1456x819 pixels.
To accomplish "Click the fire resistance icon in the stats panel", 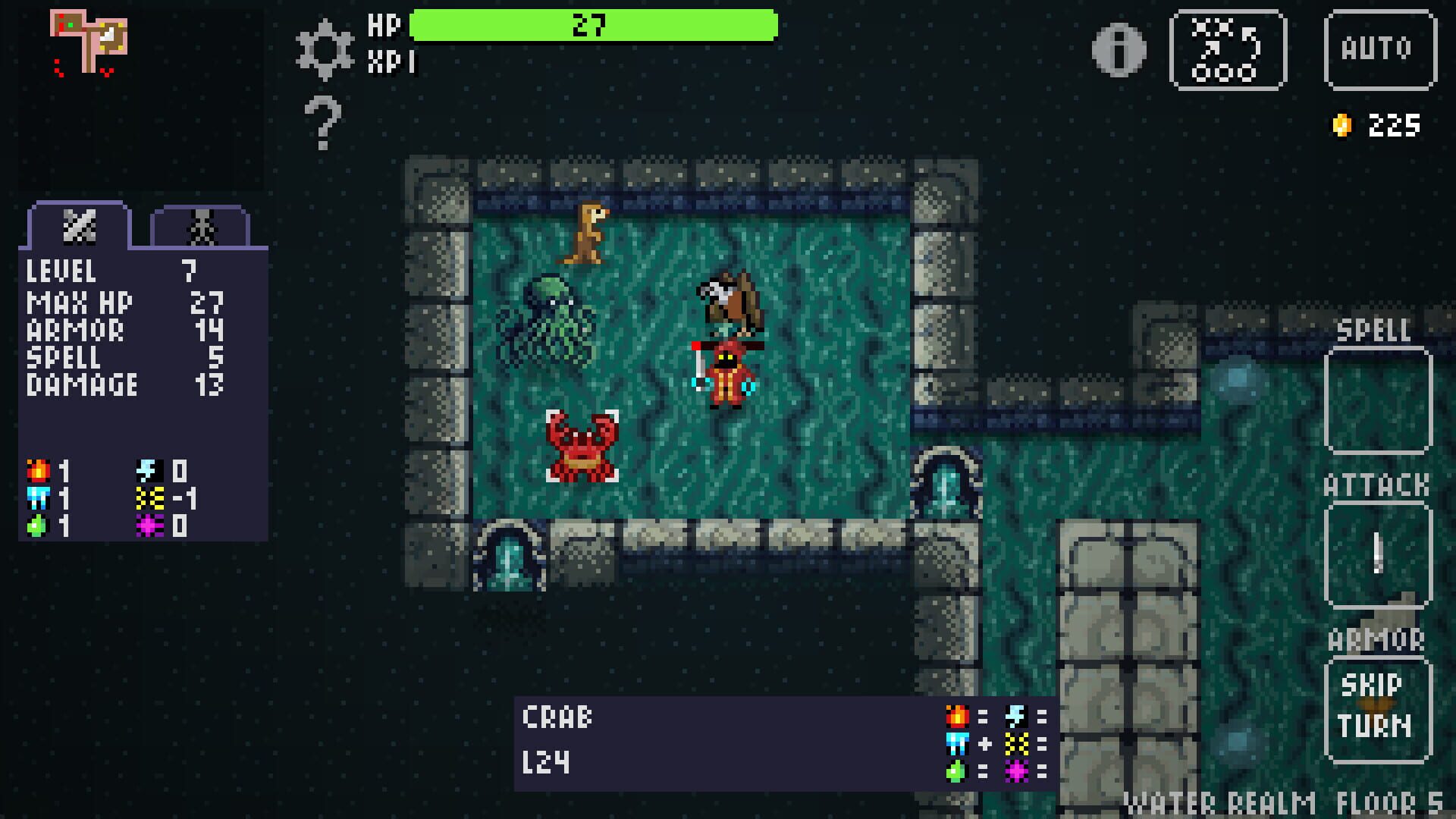I will pos(38,470).
